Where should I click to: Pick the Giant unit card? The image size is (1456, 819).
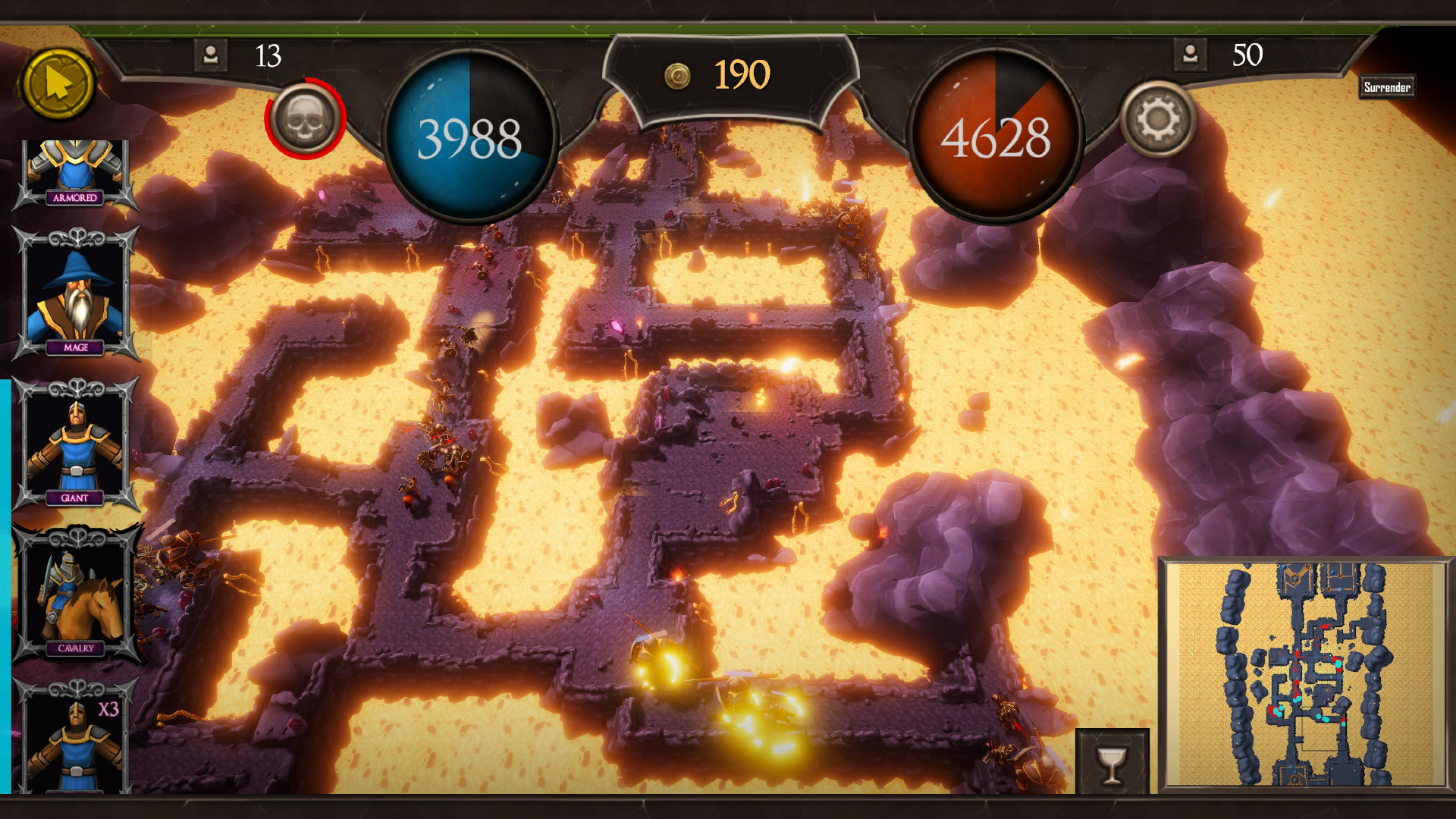(x=75, y=444)
